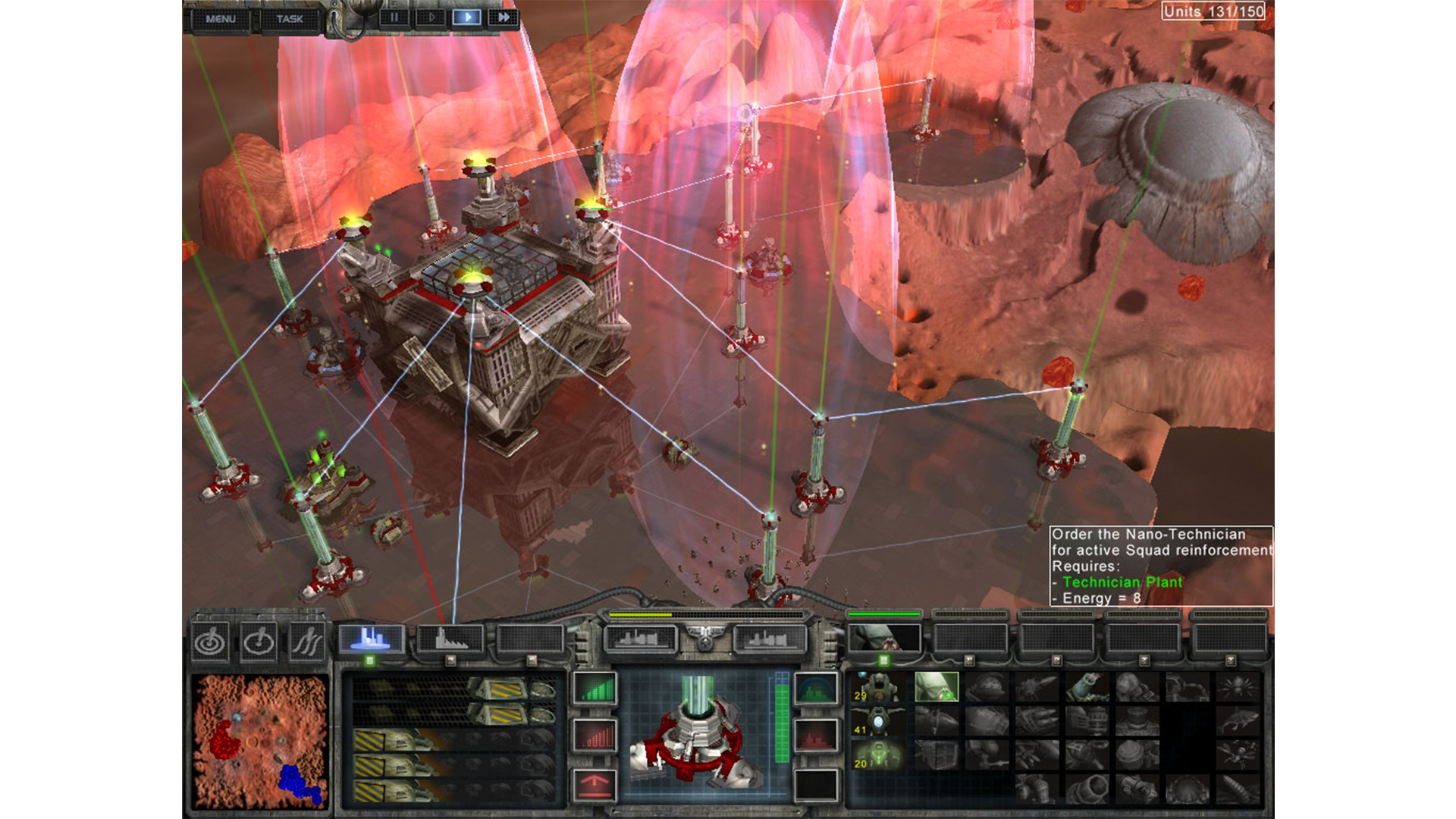Activate the concentric rings terraform tool
The image size is (1456, 819).
click(x=210, y=643)
